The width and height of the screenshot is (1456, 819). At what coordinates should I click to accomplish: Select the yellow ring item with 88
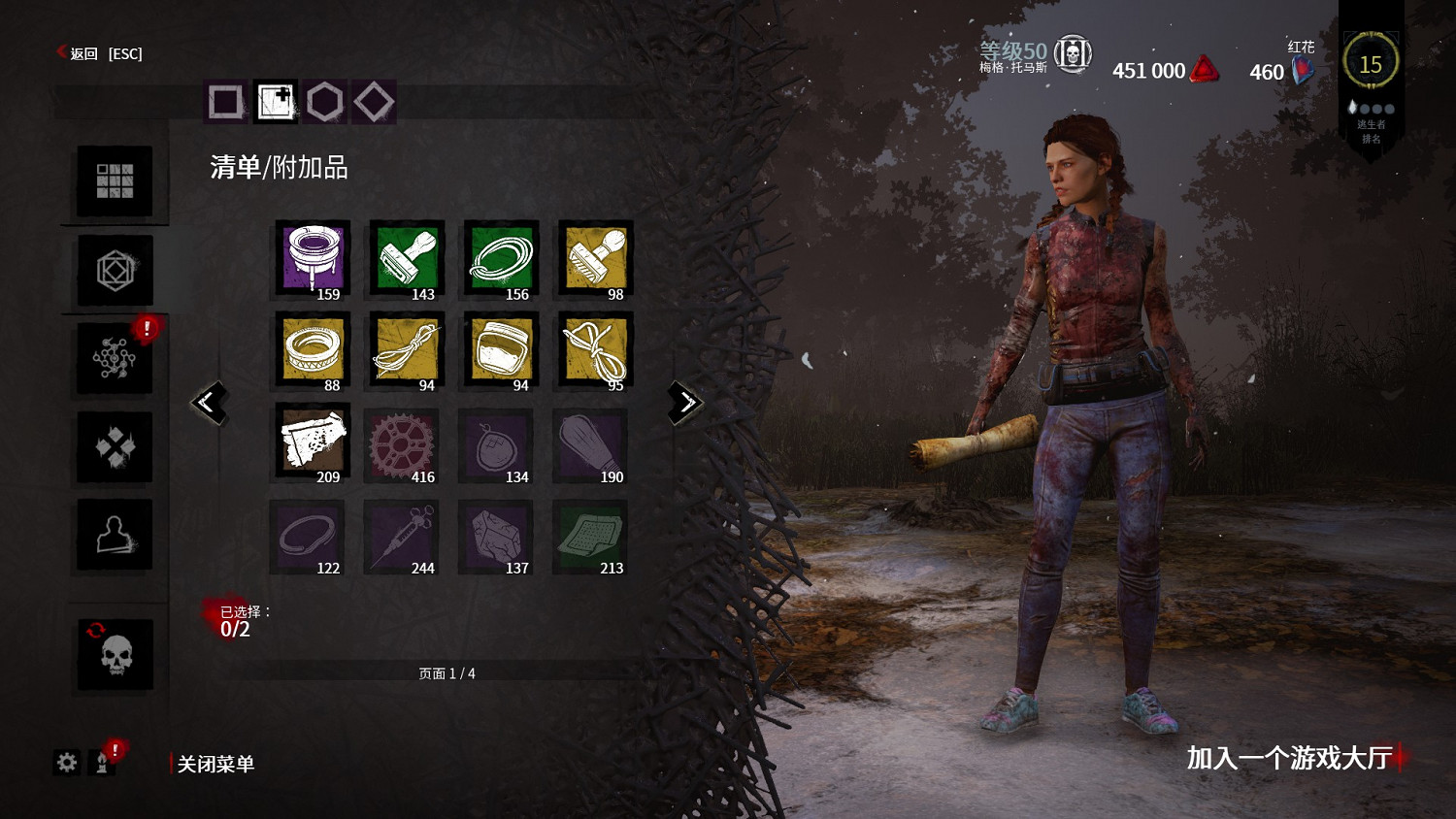click(x=313, y=350)
